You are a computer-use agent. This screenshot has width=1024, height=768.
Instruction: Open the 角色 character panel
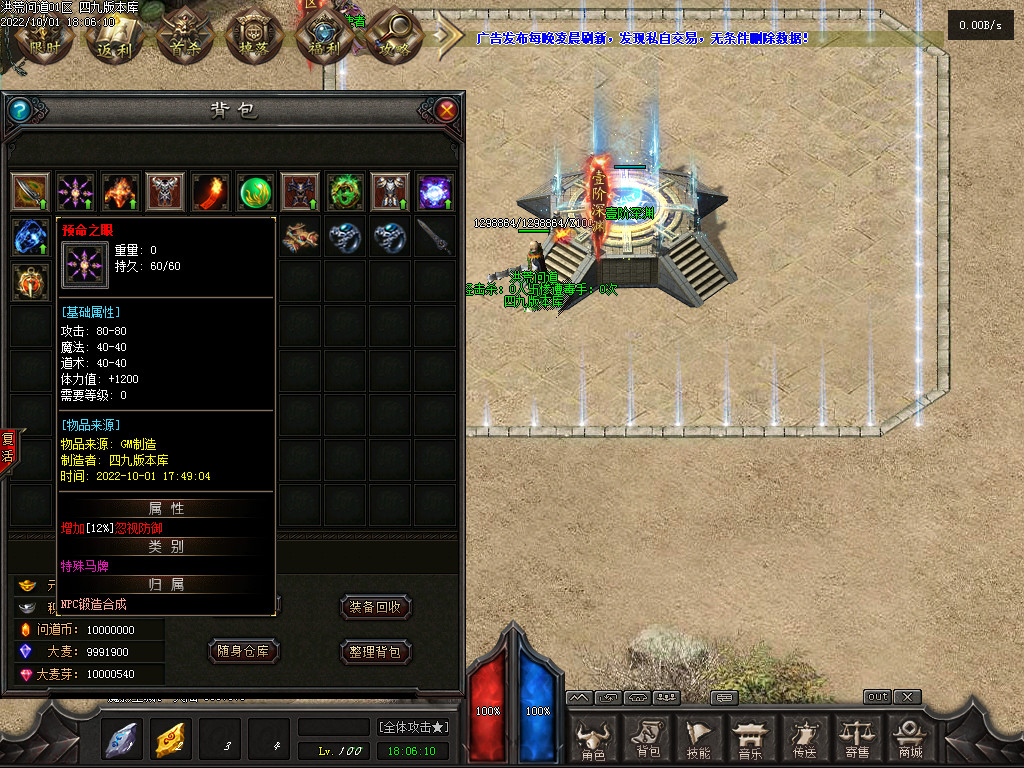(x=594, y=740)
